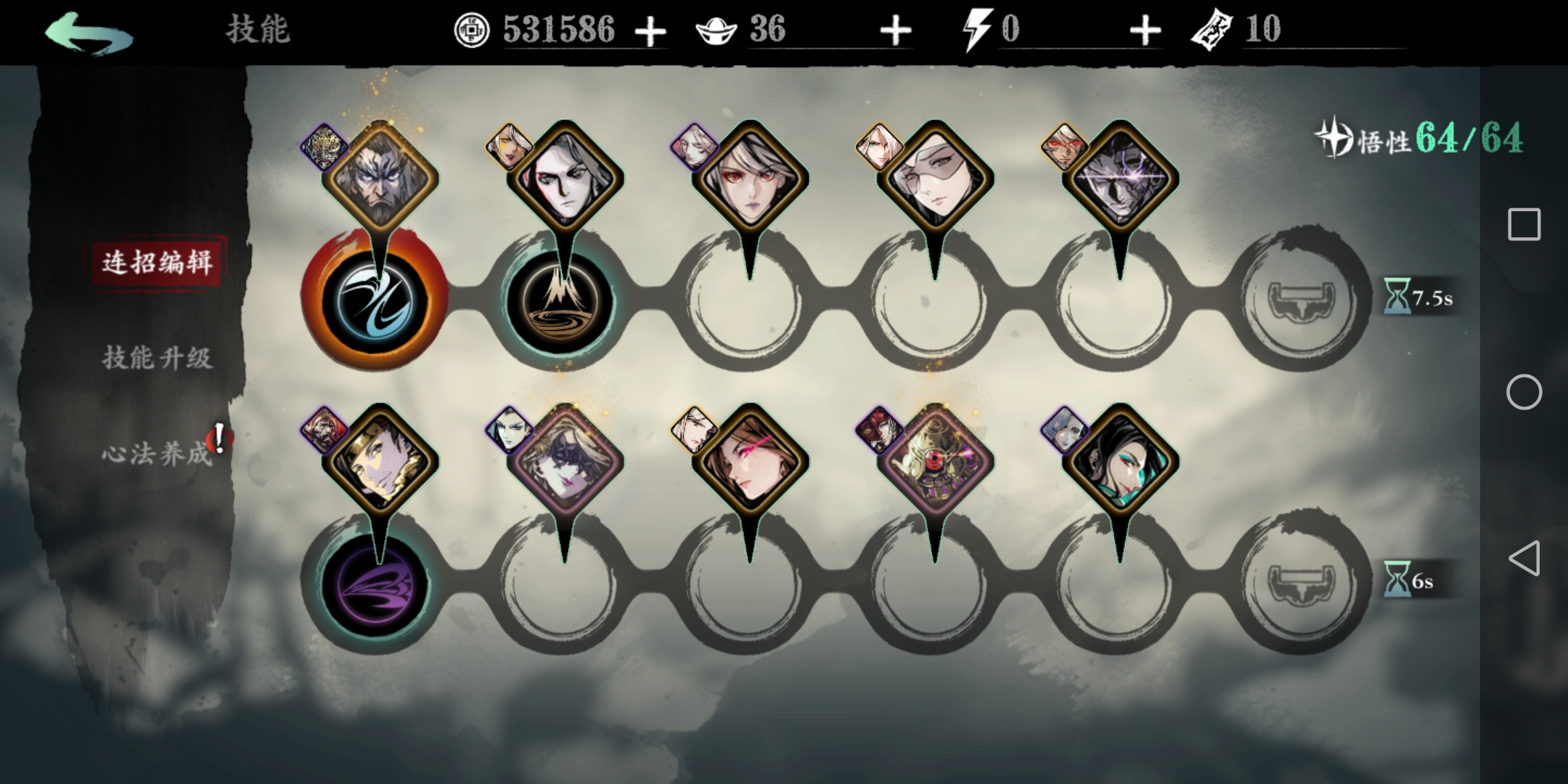Go back with the green arrow
This screenshot has width=1568, height=784.
coord(89,33)
